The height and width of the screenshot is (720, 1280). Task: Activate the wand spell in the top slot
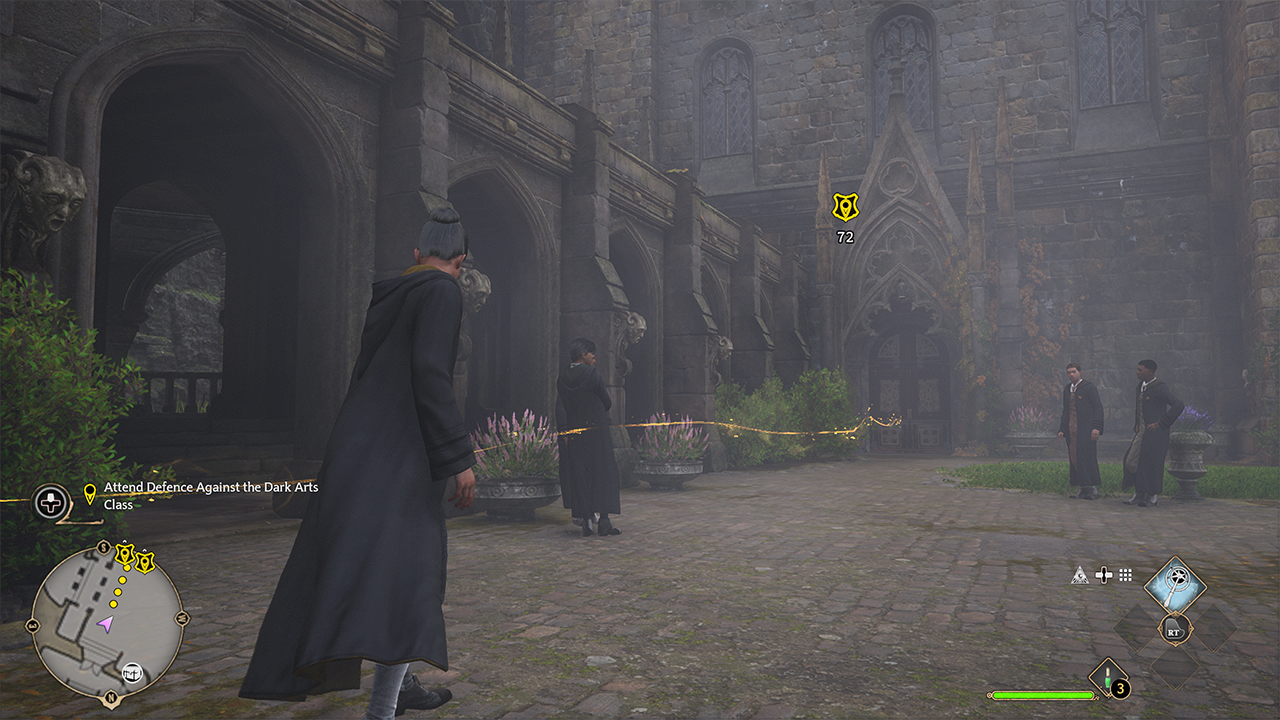tap(1174, 585)
